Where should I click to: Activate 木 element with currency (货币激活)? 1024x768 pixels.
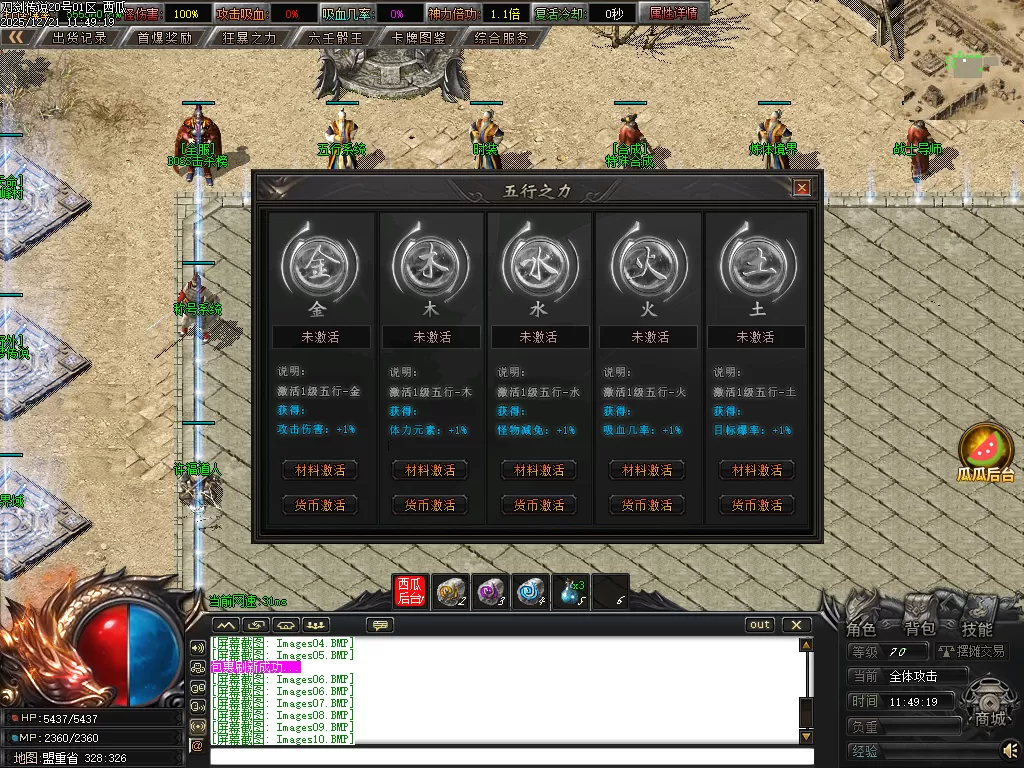[x=430, y=505]
